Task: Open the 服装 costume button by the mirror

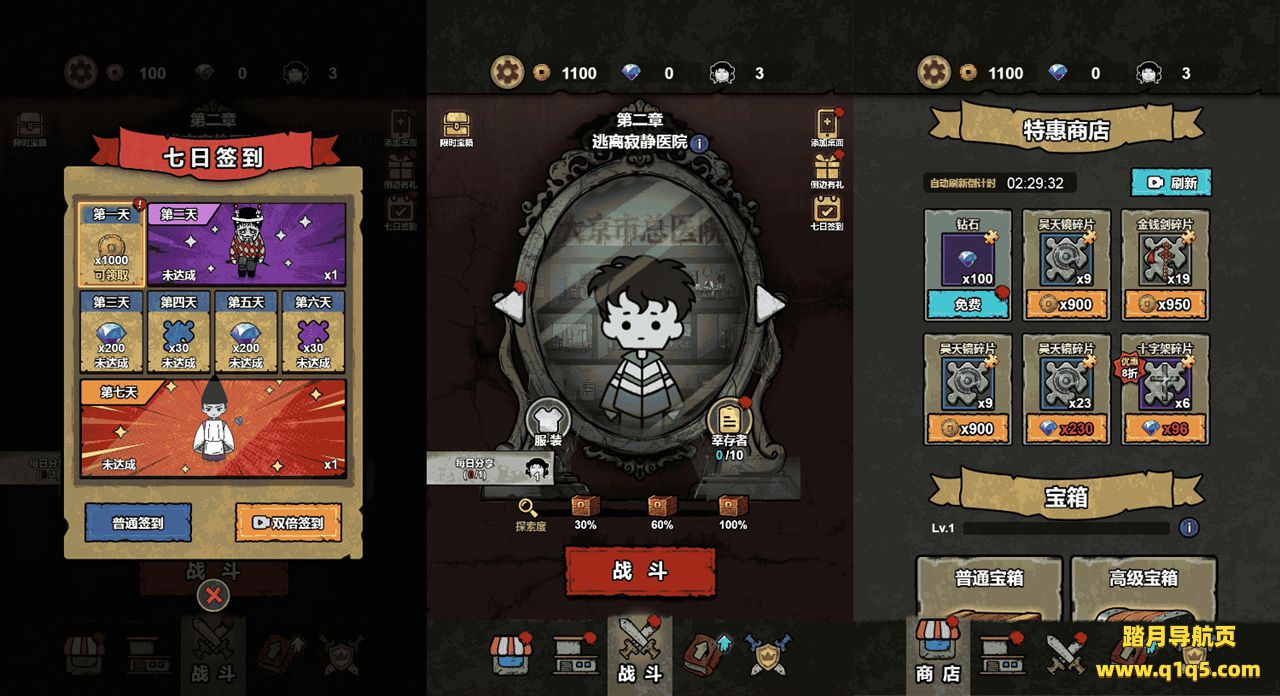Action: pyautogui.click(x=548, y=423)
